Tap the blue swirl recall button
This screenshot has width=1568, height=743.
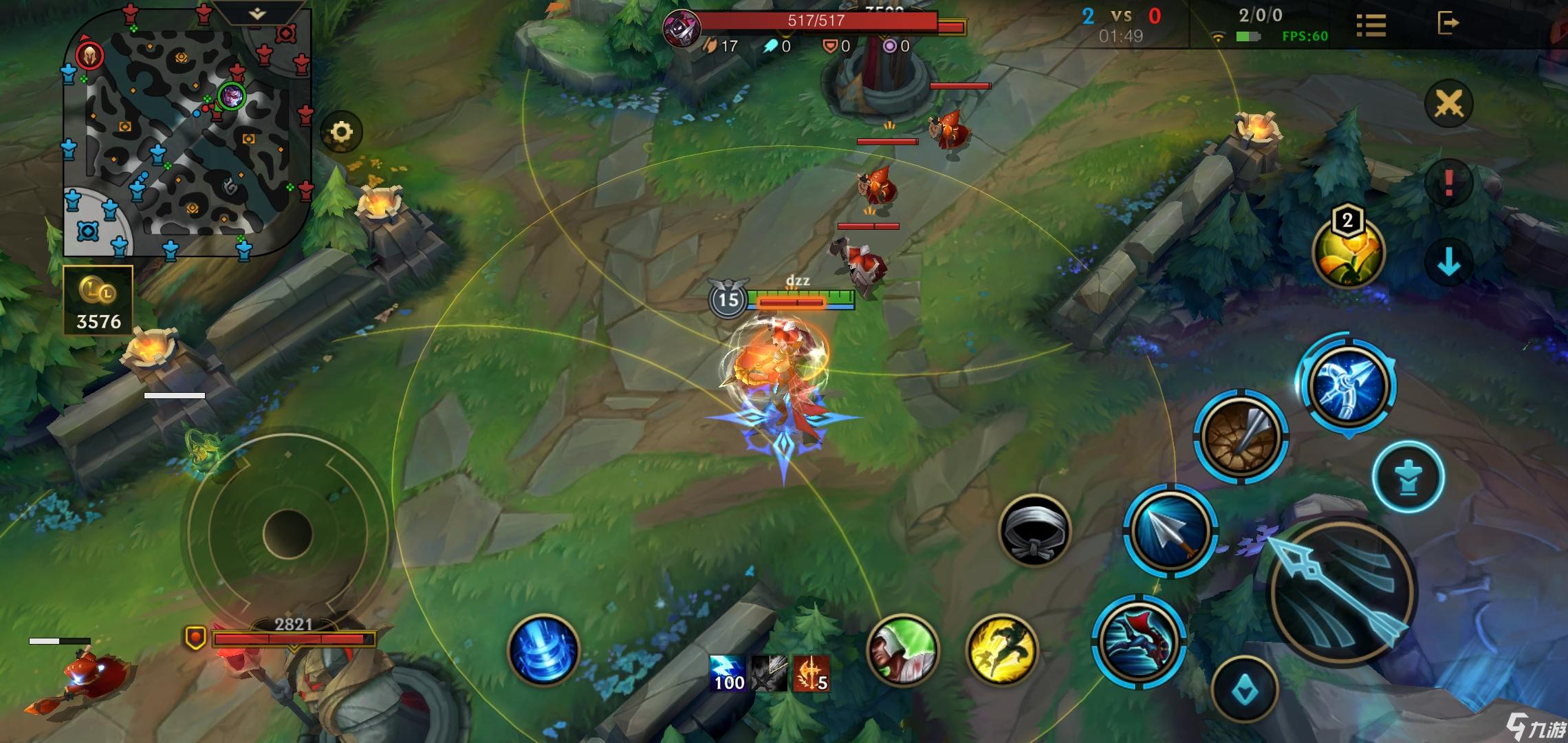pos(543,649)
